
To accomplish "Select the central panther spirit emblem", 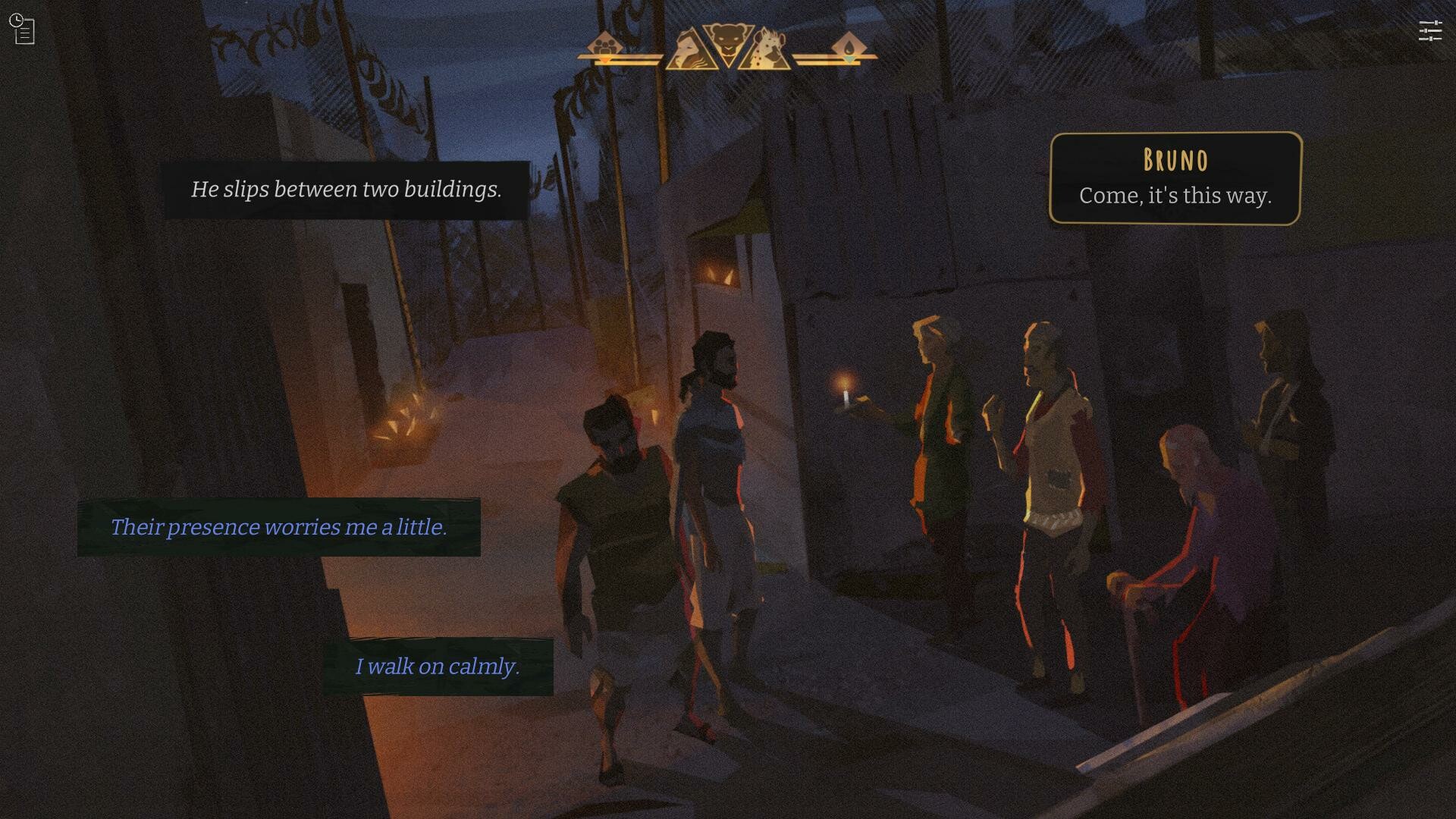I will point(728,39).
